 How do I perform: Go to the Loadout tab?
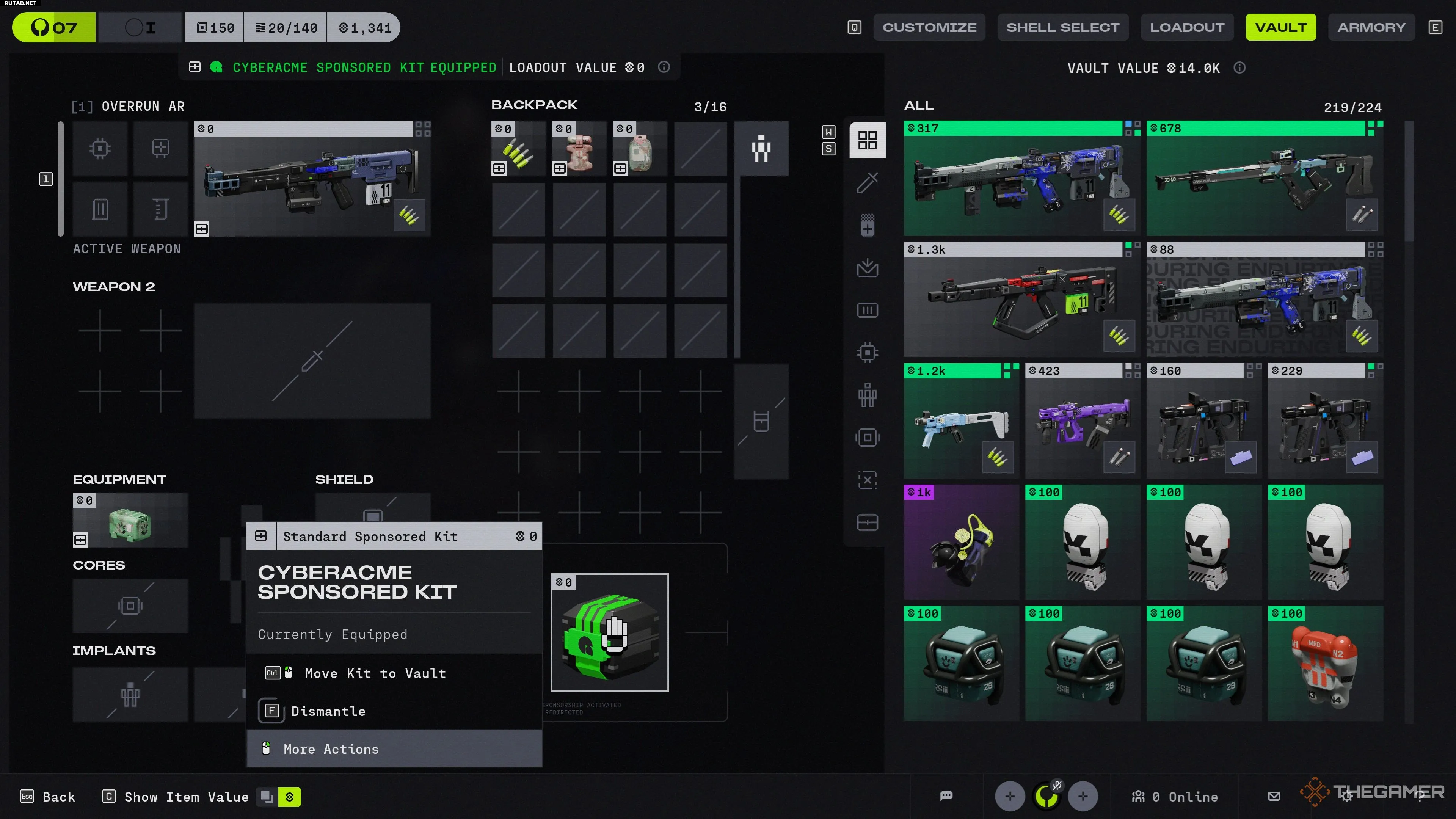click(x=1187, y=27)
